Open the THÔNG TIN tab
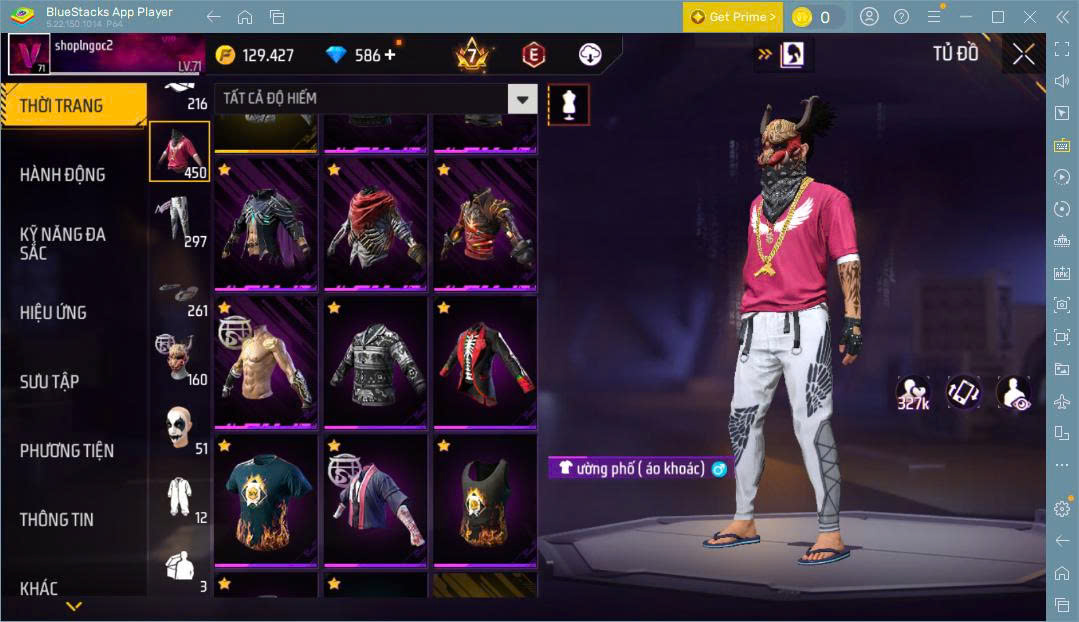The height and width of the screenshot is (622, 1079). (57, 519)
